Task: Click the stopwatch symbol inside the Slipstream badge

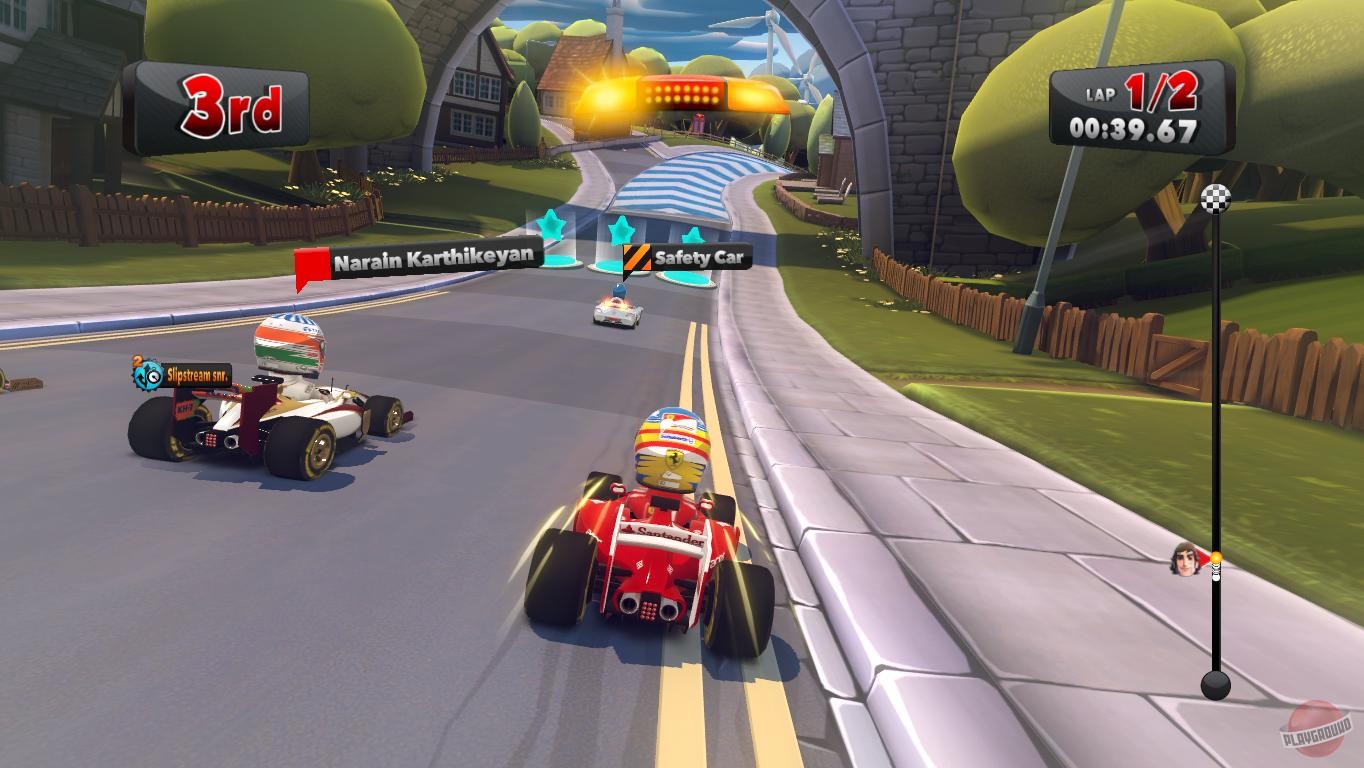Action: tap(153, 377)
